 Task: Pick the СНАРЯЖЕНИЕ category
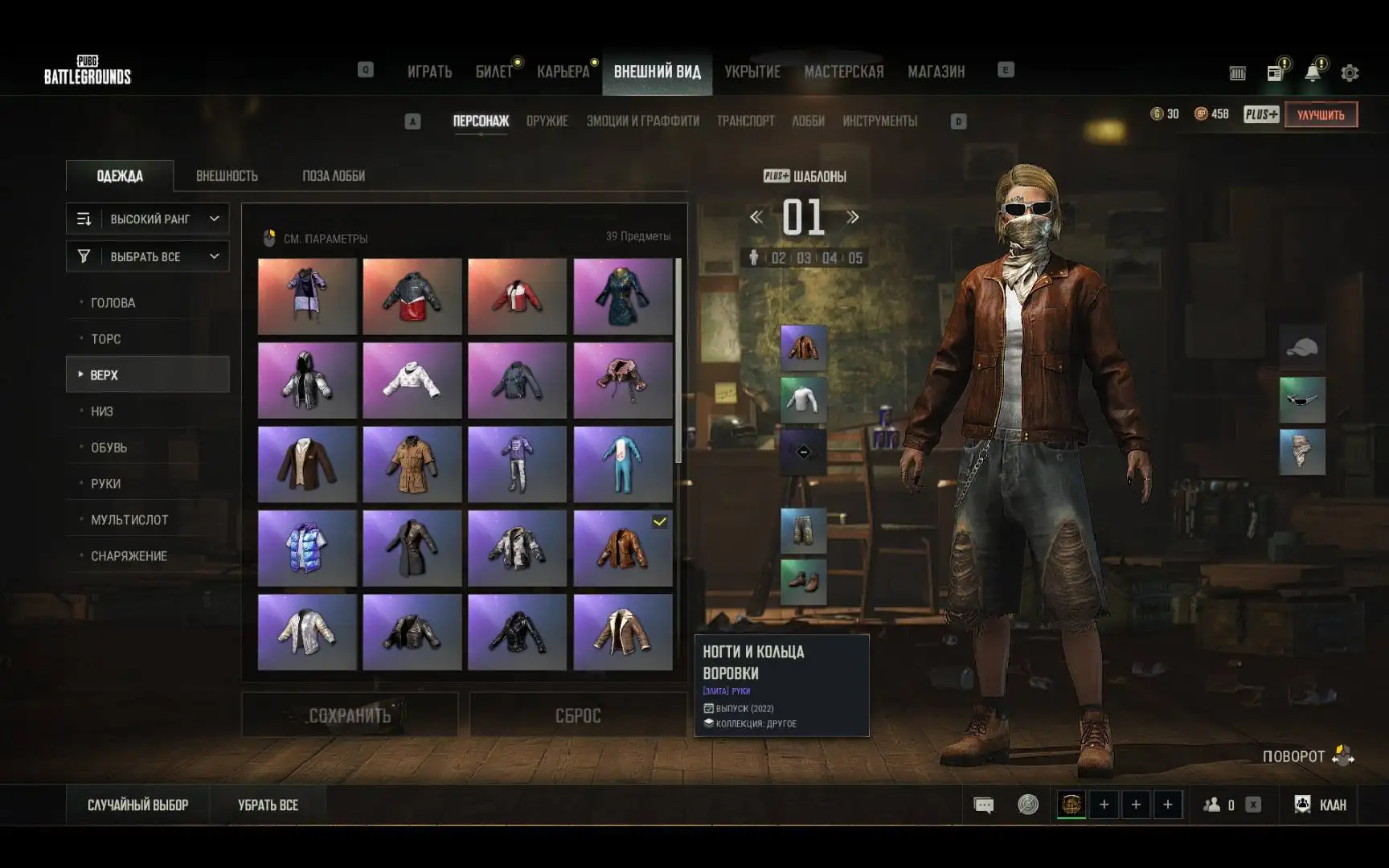129,556
